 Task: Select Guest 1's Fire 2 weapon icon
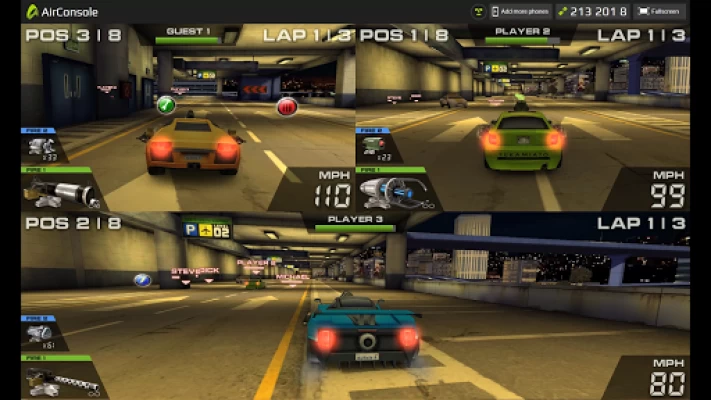point(43,148)
